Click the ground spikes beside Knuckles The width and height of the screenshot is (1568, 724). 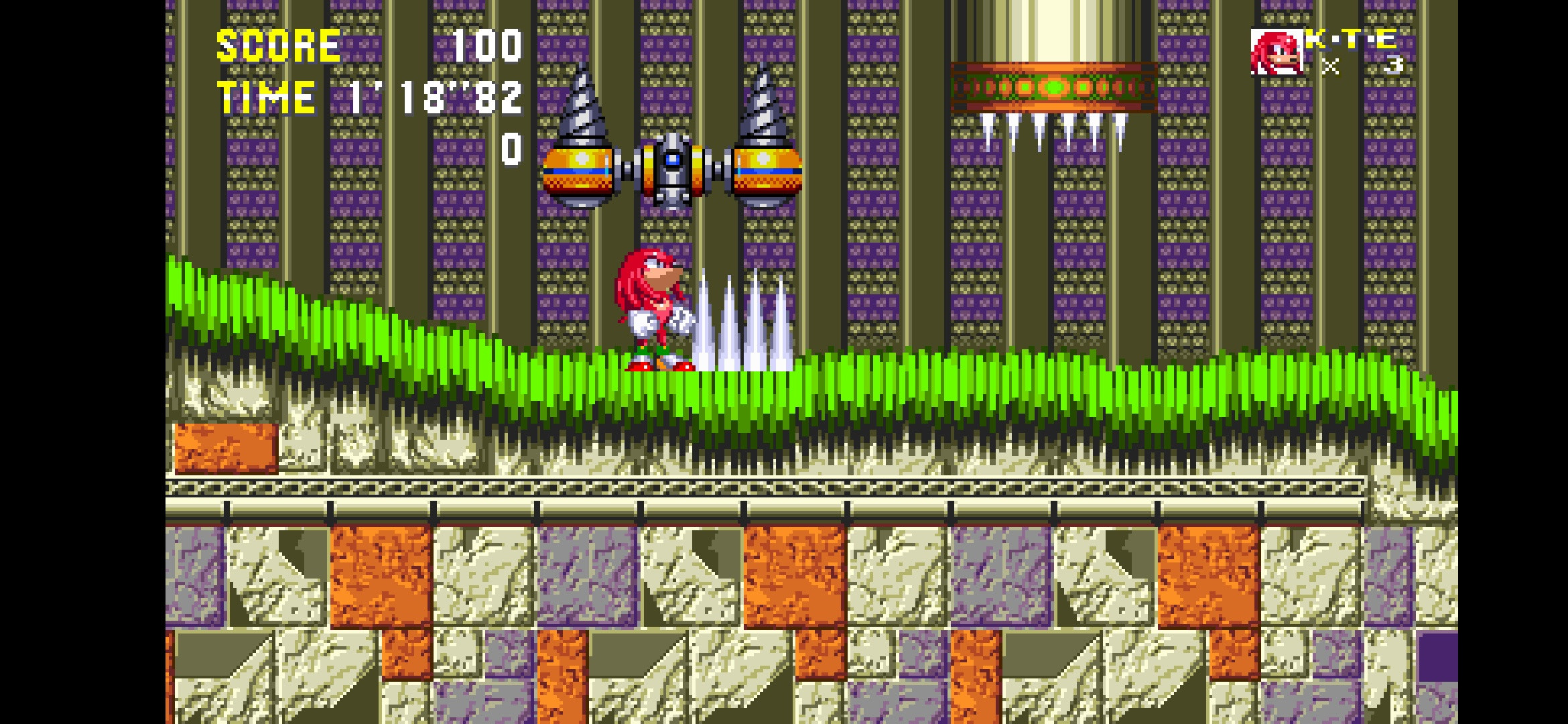[x=744, y=322]
